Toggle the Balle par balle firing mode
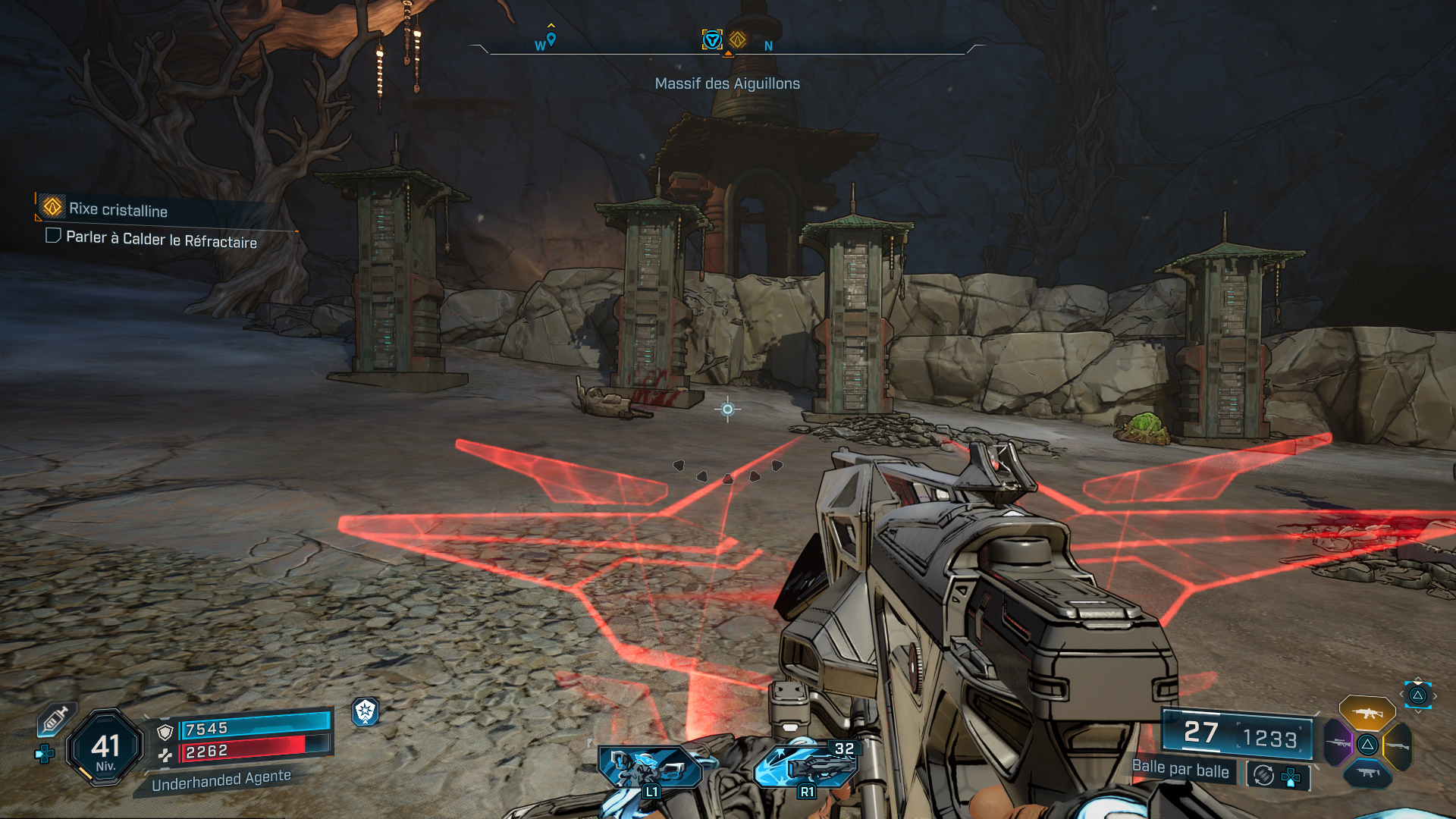Screen dimensions: 1456x819 1180,769
